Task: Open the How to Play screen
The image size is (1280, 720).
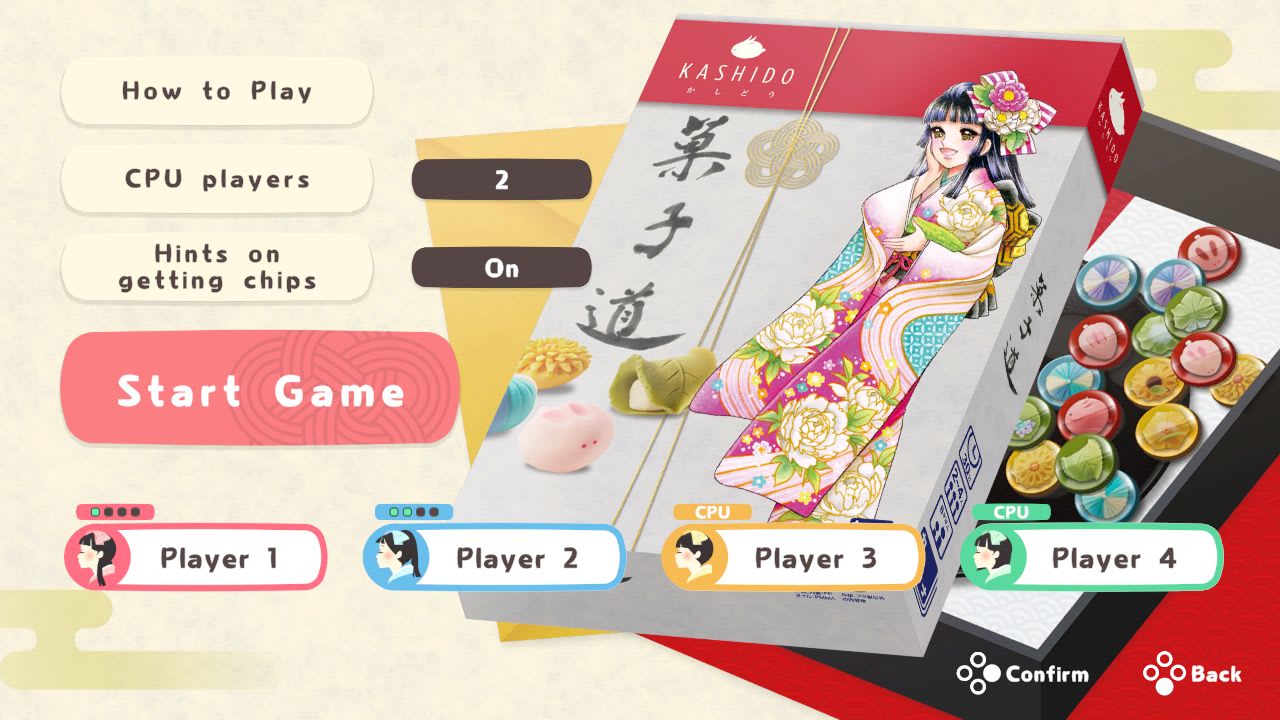Action: coord(216,92)
